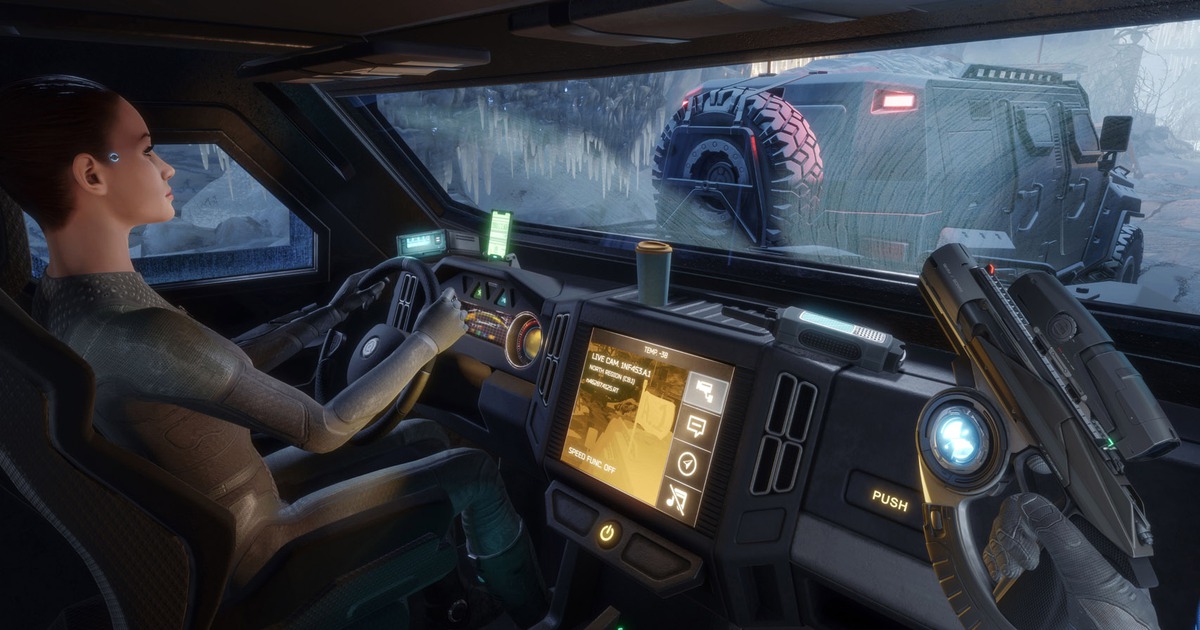Image resolution: width=1200 pixels, height=630 pixels.
Task: Click the glowing power button below the screen
Action: click(607, 533)
